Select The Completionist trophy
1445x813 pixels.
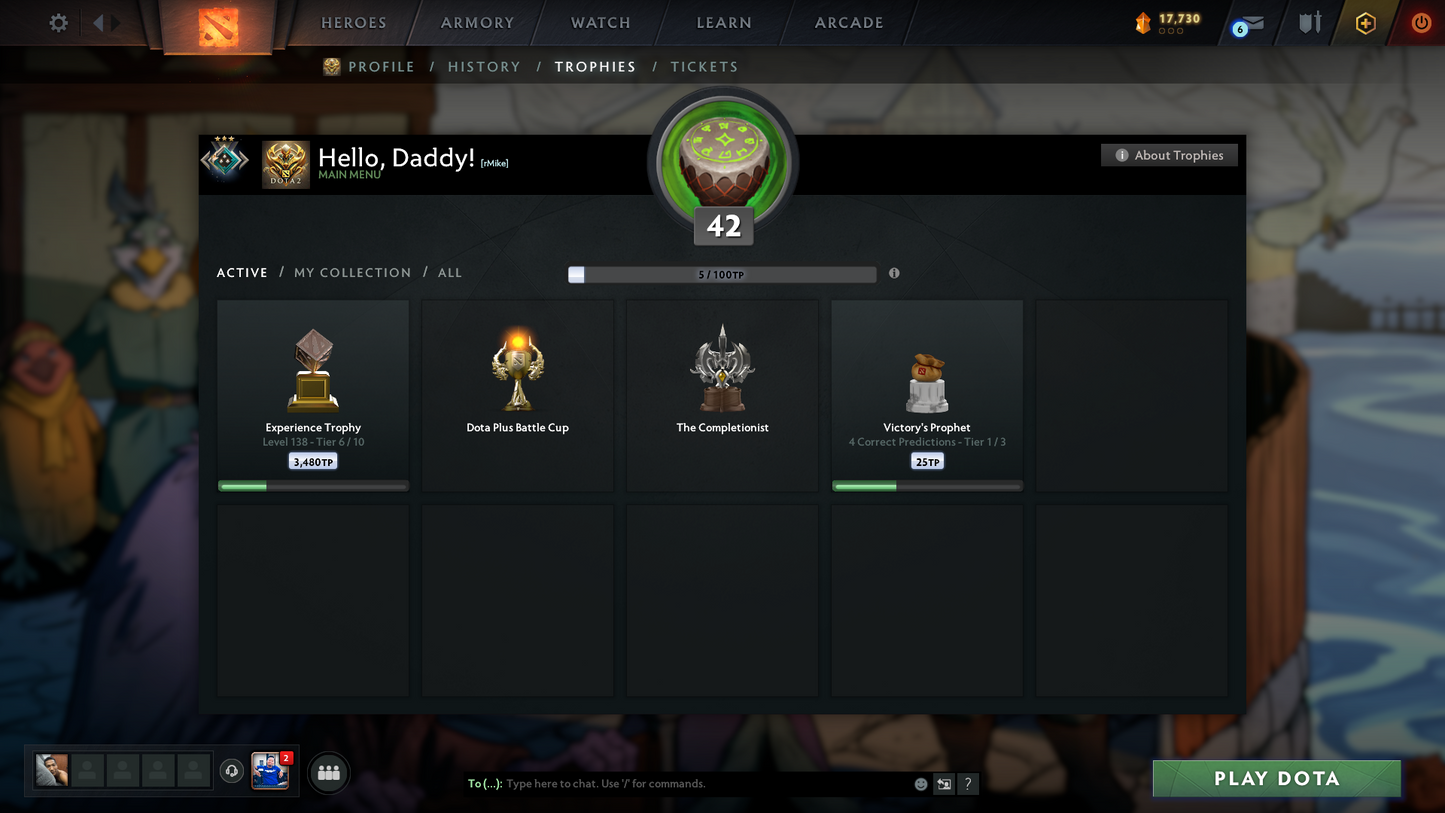point(722,395)
